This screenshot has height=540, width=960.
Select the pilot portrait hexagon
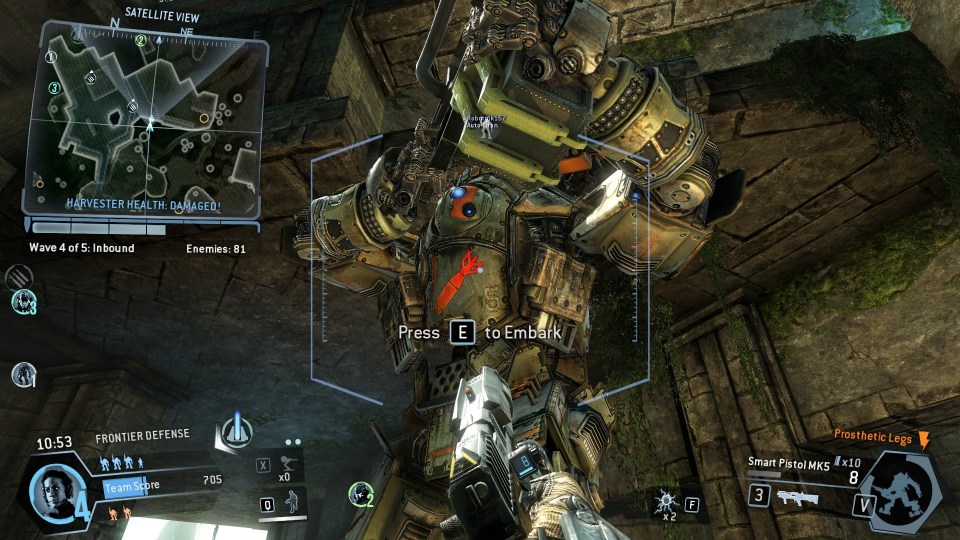[x=52, y=491]
